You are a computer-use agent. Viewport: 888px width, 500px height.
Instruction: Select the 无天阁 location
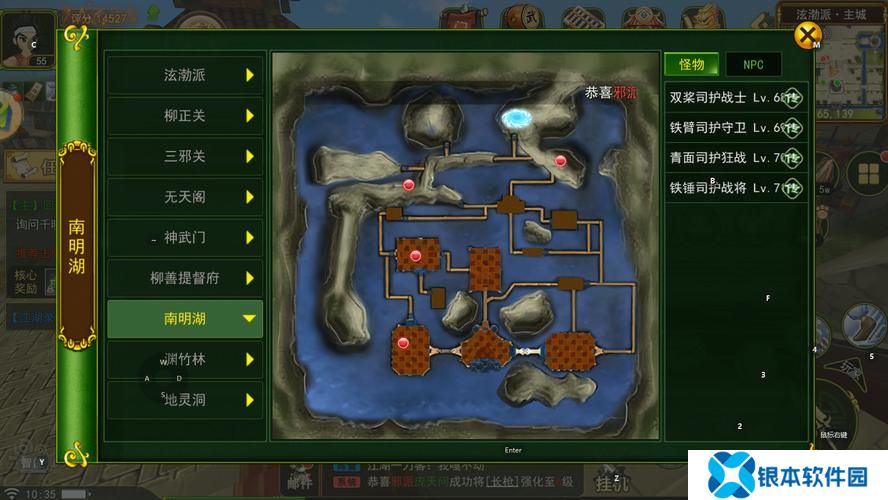click(185, 197)
